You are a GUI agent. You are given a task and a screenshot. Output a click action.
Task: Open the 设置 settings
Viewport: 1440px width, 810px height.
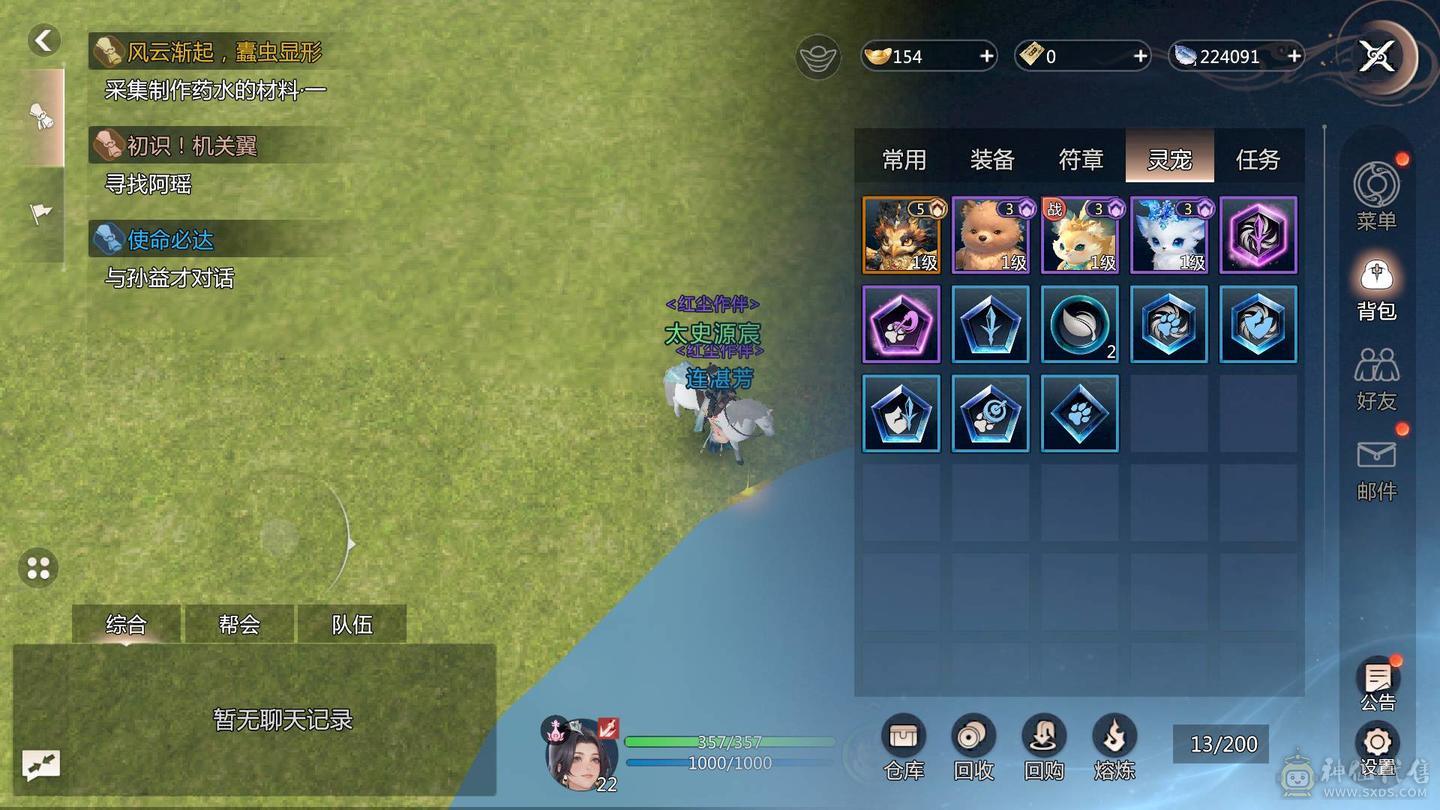point(1377,750)
